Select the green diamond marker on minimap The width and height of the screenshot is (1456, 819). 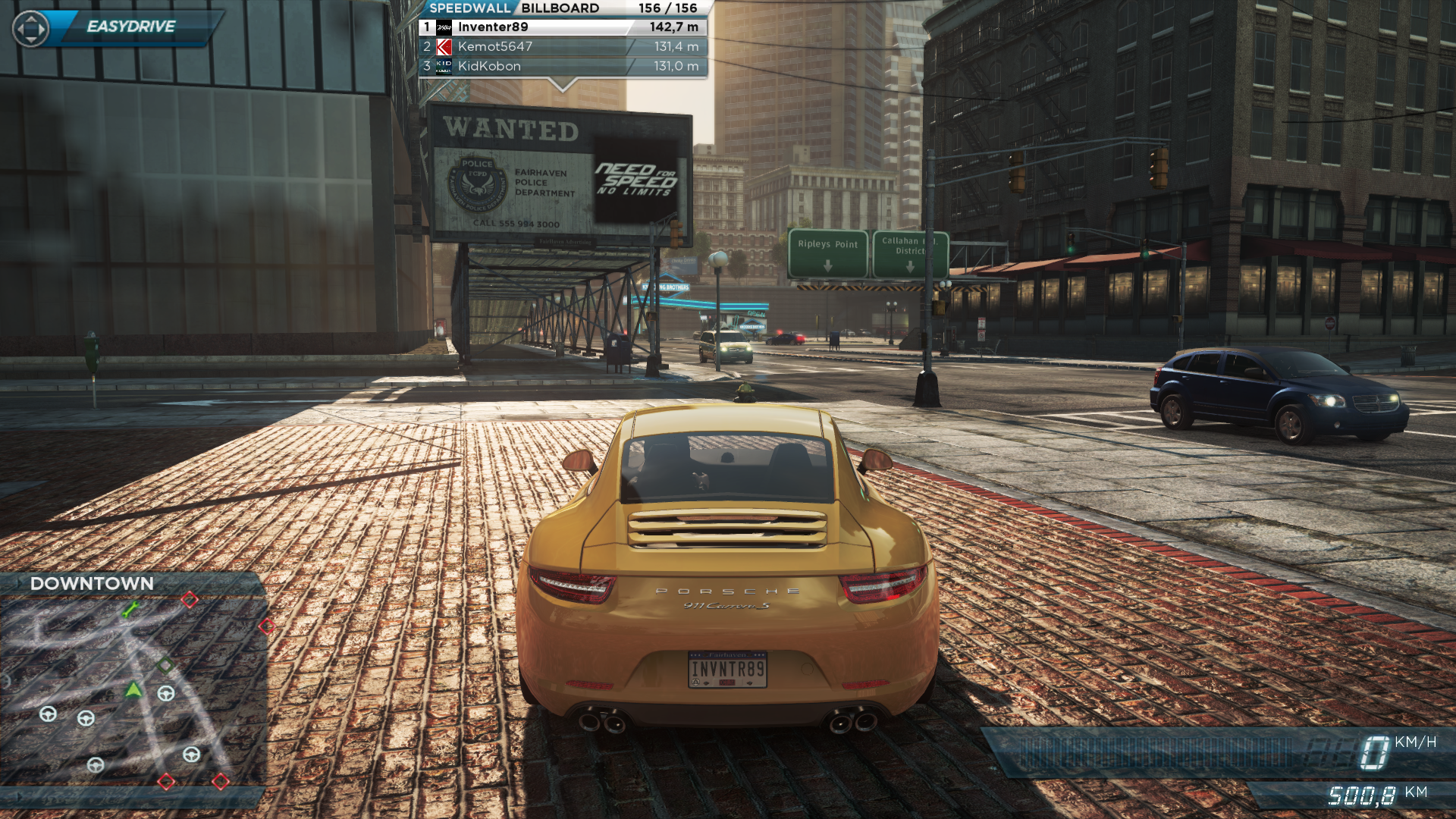click(165, 665)
